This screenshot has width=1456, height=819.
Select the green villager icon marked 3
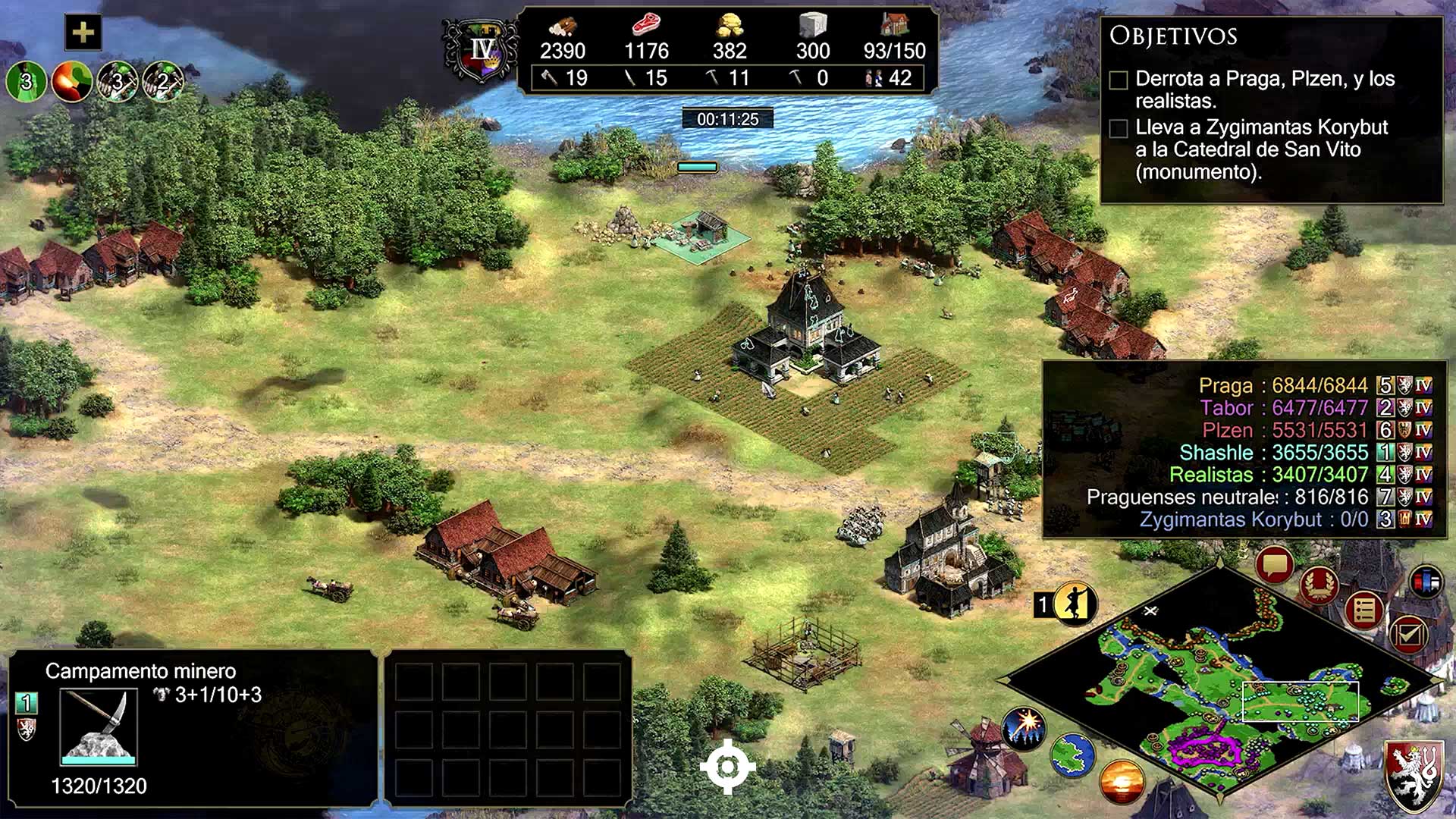pos(27,80)
